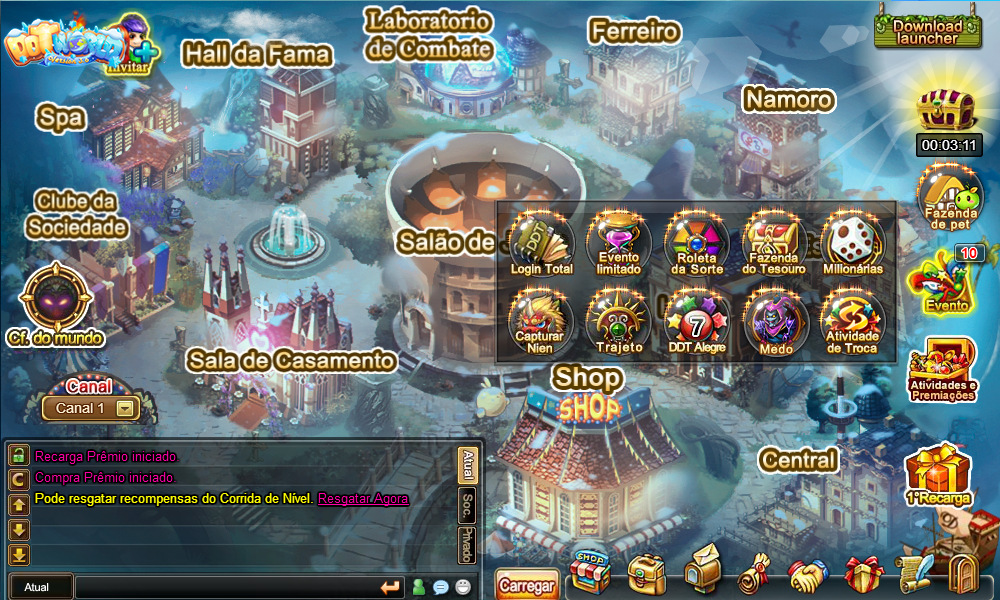1000x600 pixels.
Task: Click the Carregar recharge button
Action: [526, 585]
